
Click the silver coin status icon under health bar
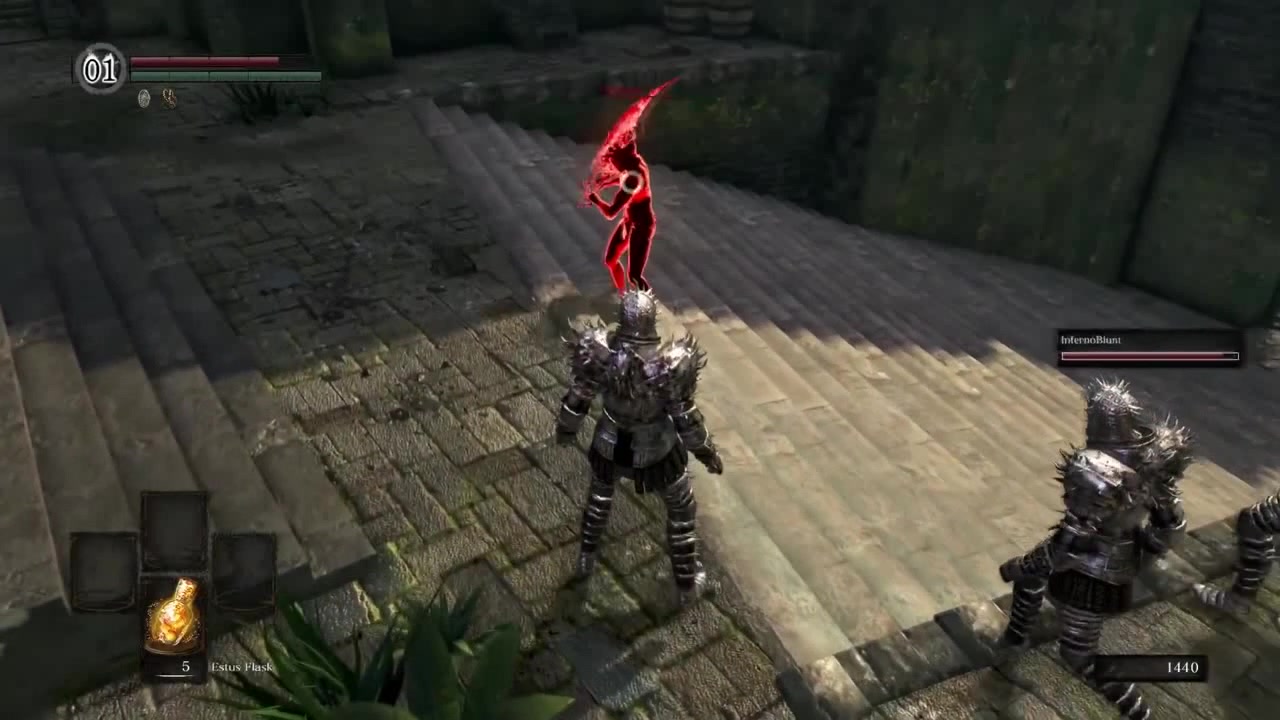pyautogui.click(x=143, y=100)
